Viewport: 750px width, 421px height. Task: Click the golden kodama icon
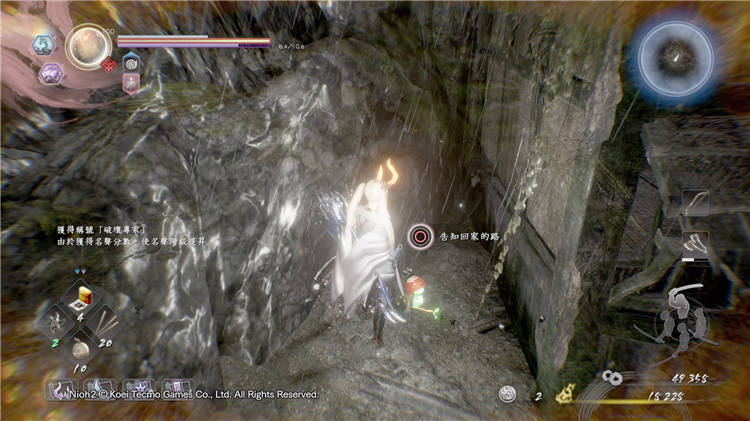[x=565, y=395]
